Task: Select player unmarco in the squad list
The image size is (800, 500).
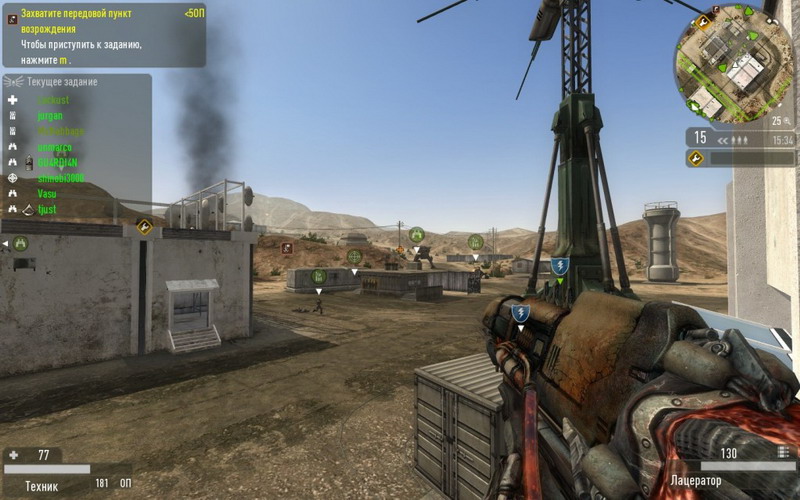Action: pyautogui.click(x=54, y=147)
